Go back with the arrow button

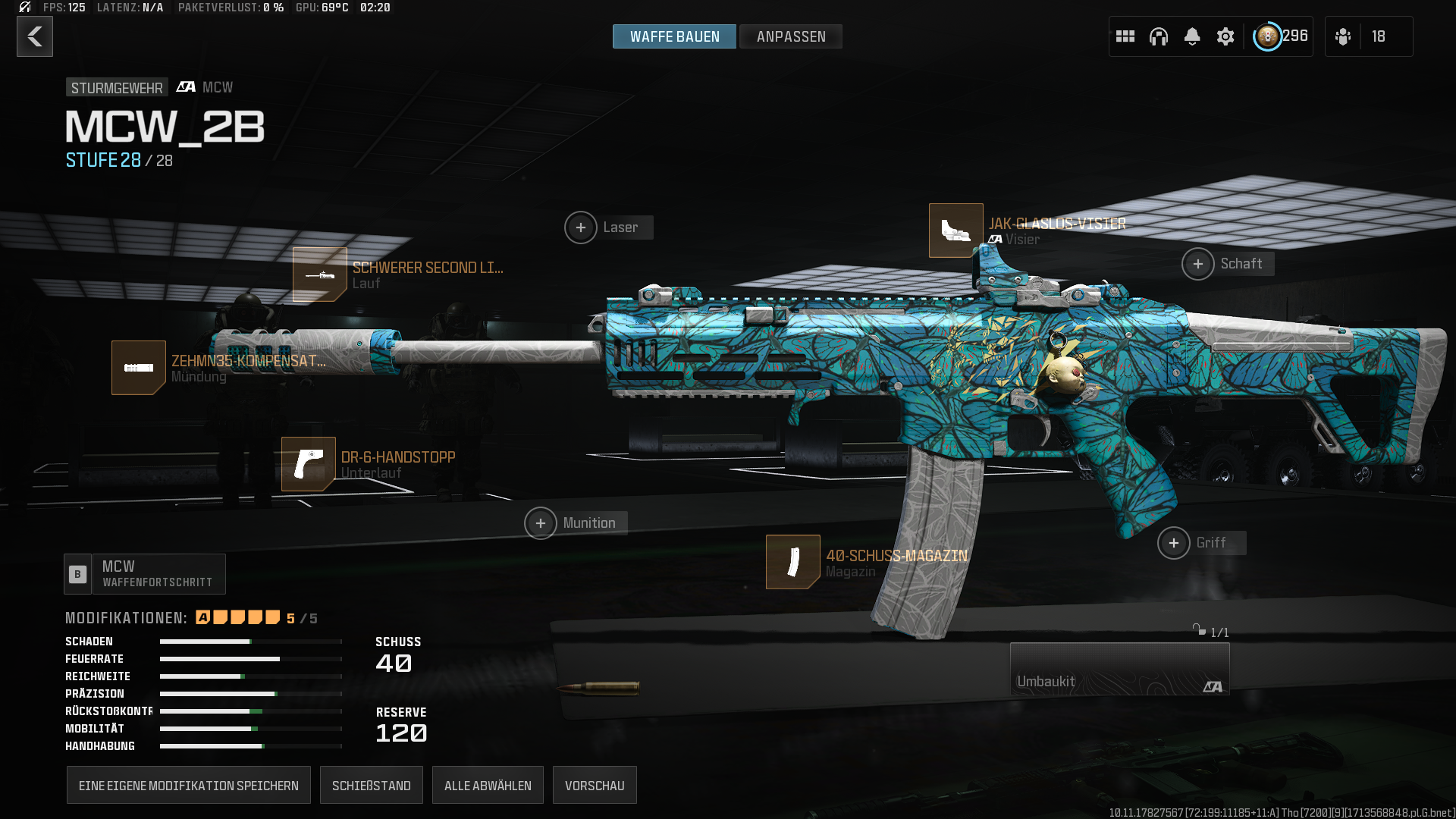coord(35,36)
